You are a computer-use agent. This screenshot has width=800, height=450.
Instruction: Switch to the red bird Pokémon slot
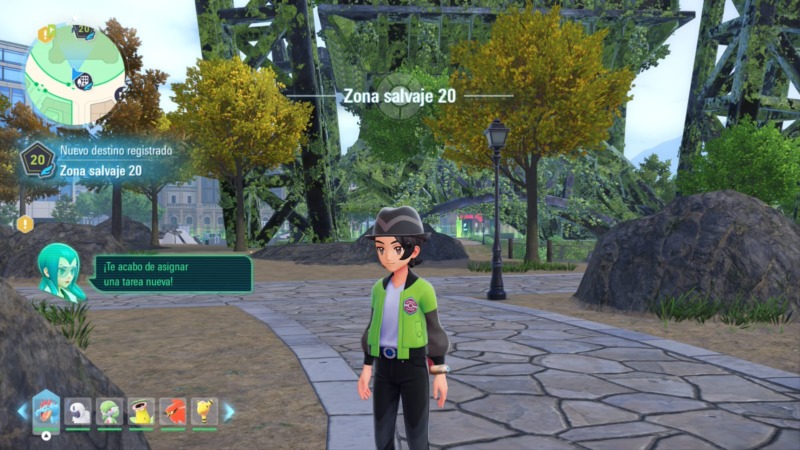click(x=172, y=411)
